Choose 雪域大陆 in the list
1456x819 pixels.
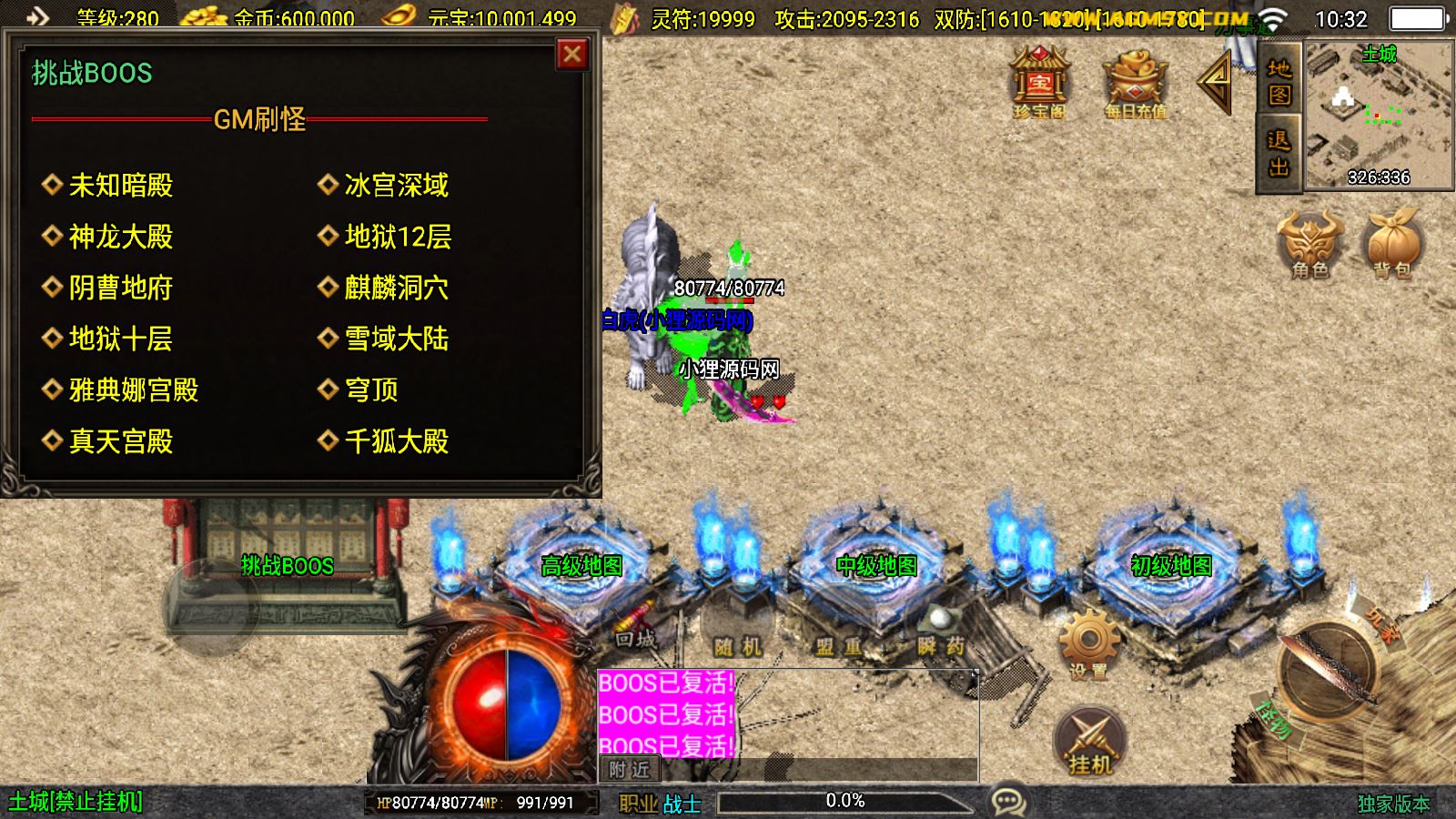pyautogui.click(x=396, y=339)
